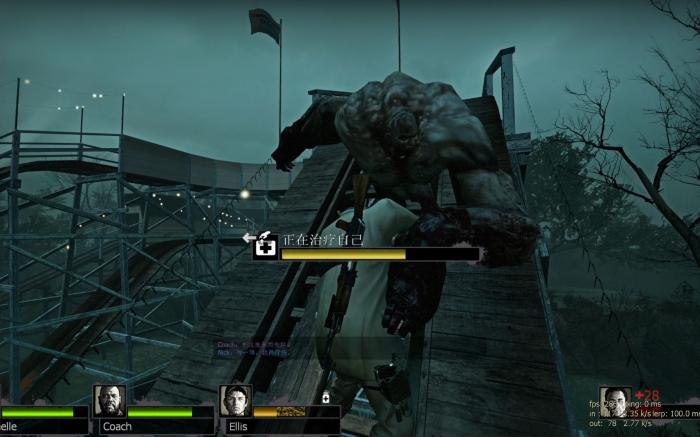Select Ellis's survivor portrait
The width and height of the screenshot is (700, 437).
click(x=235, y=401)
